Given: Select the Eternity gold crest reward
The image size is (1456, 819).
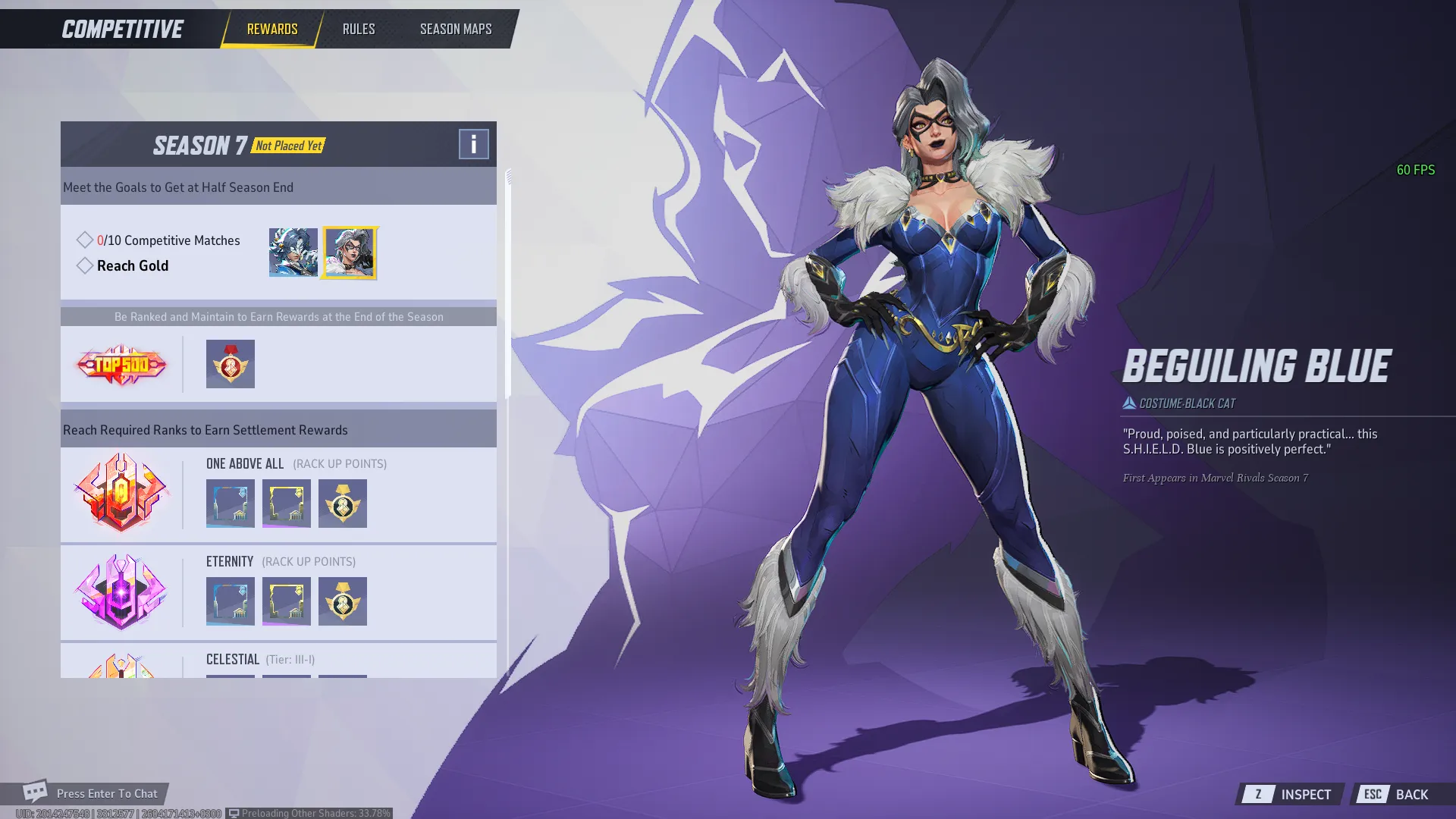Looking at the screenshot, I should click(342, 601).
